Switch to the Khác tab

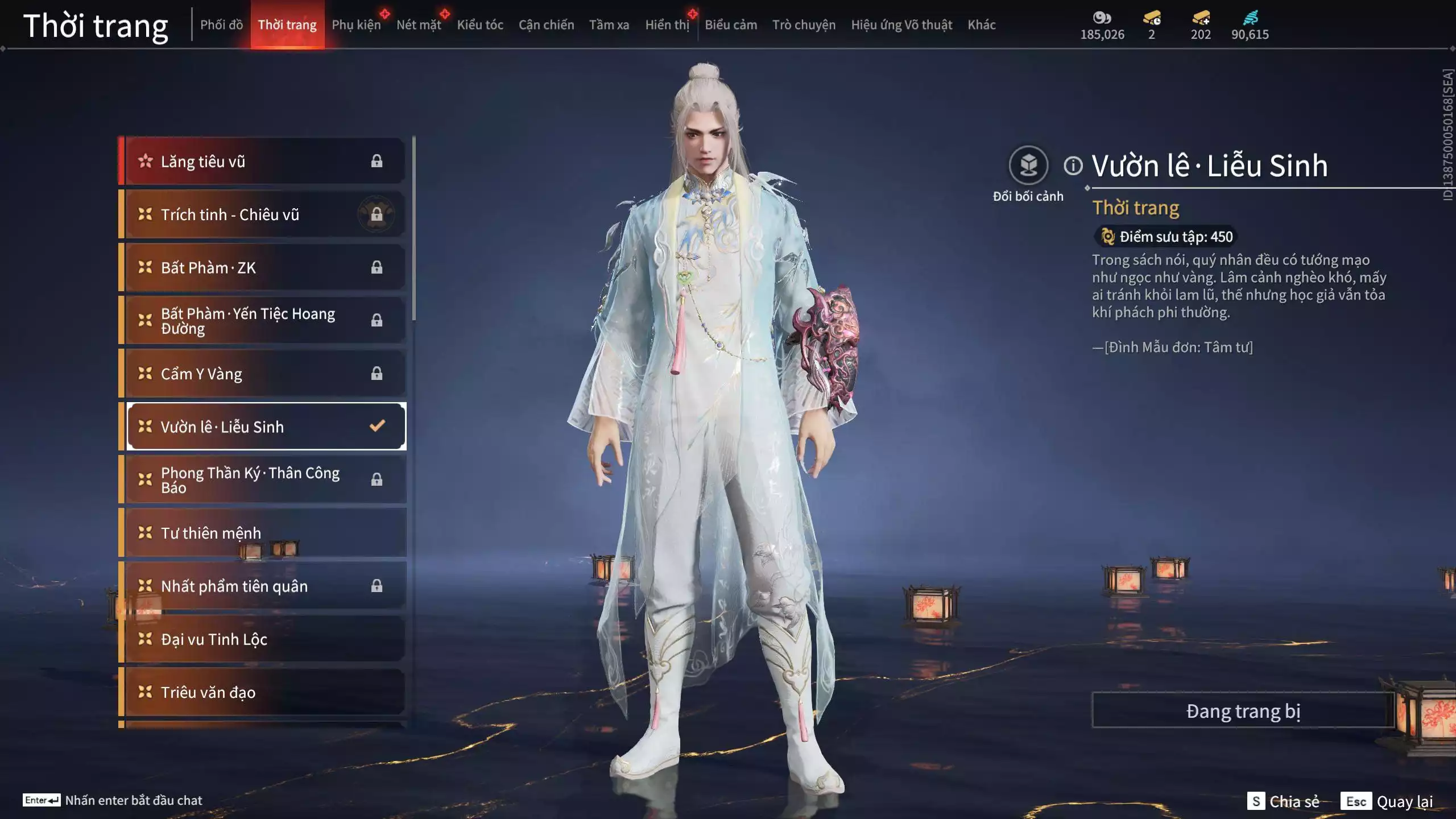coord(982,25)
